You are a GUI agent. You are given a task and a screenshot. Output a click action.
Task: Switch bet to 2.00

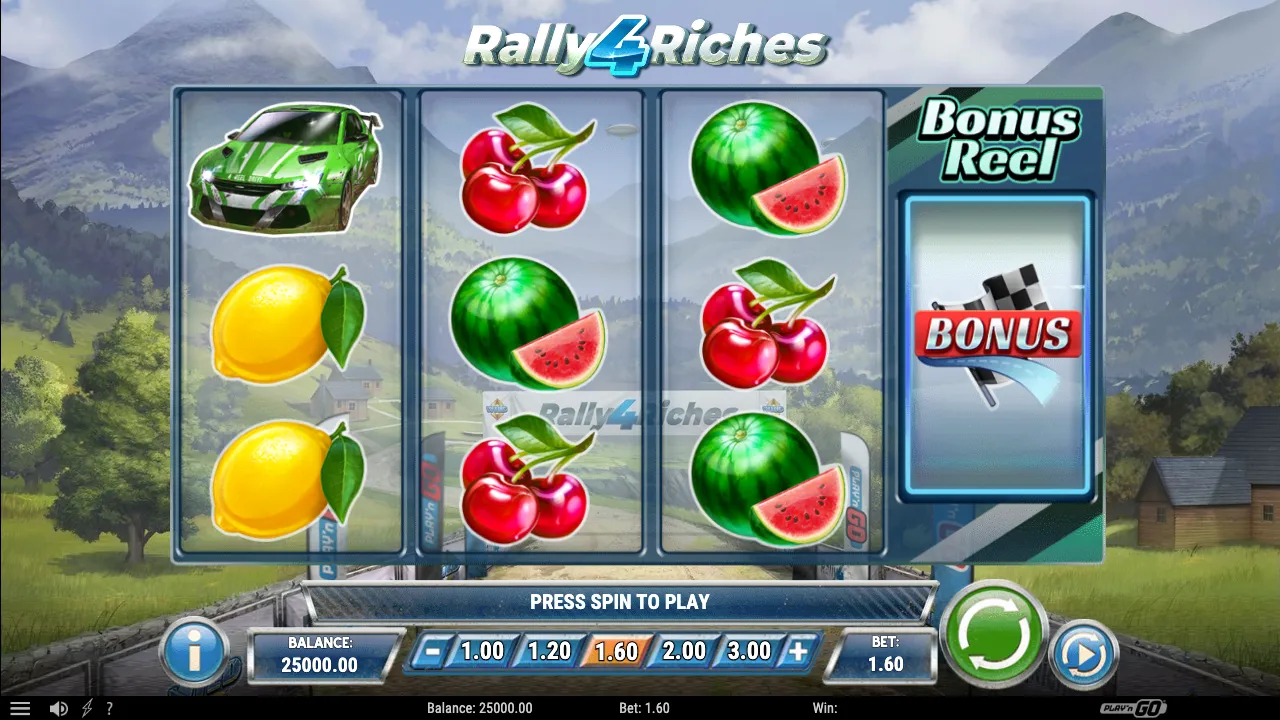[x=686, y=650]
